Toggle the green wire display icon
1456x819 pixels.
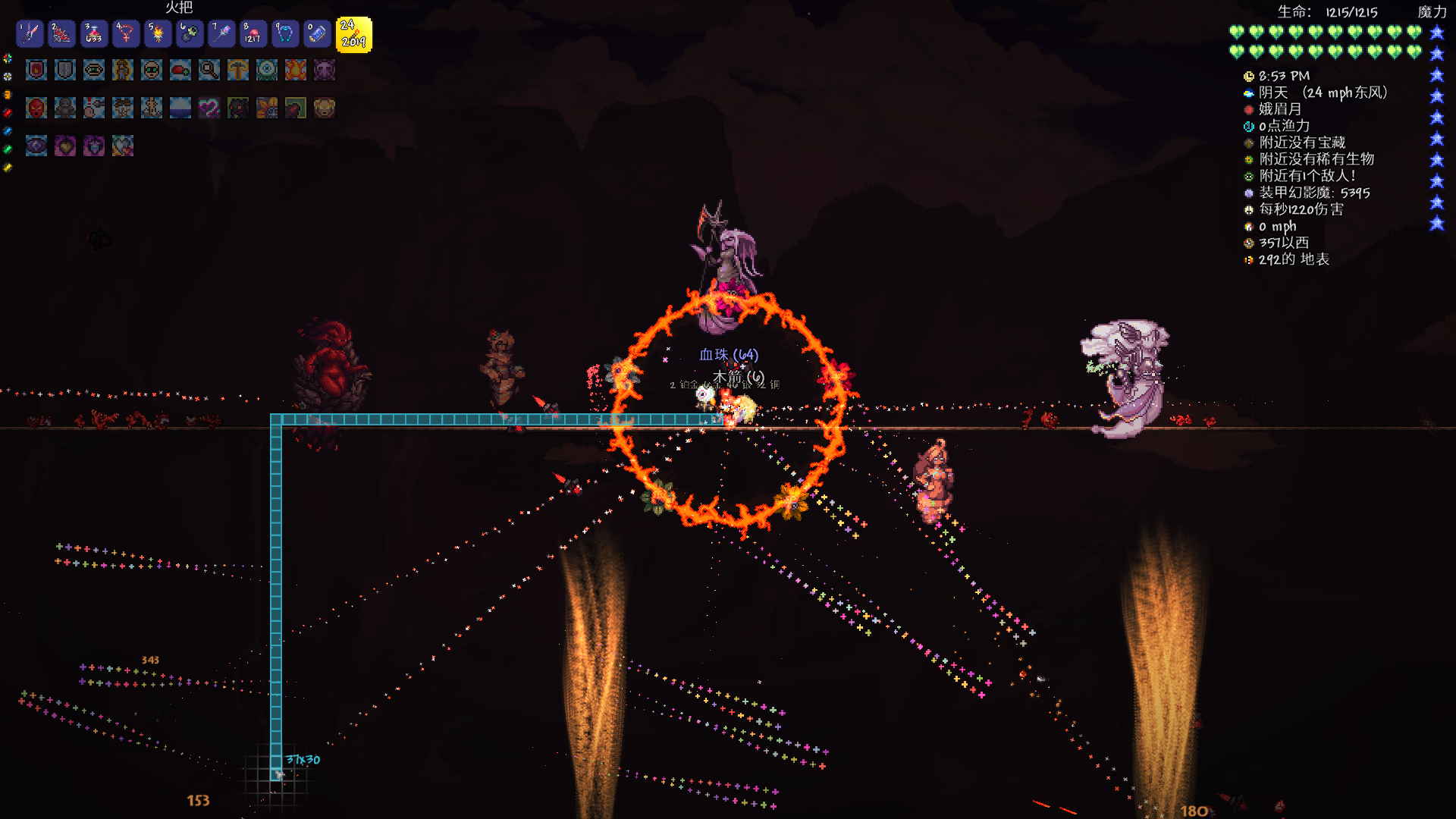pyautogui.click(x=8, y=149)
